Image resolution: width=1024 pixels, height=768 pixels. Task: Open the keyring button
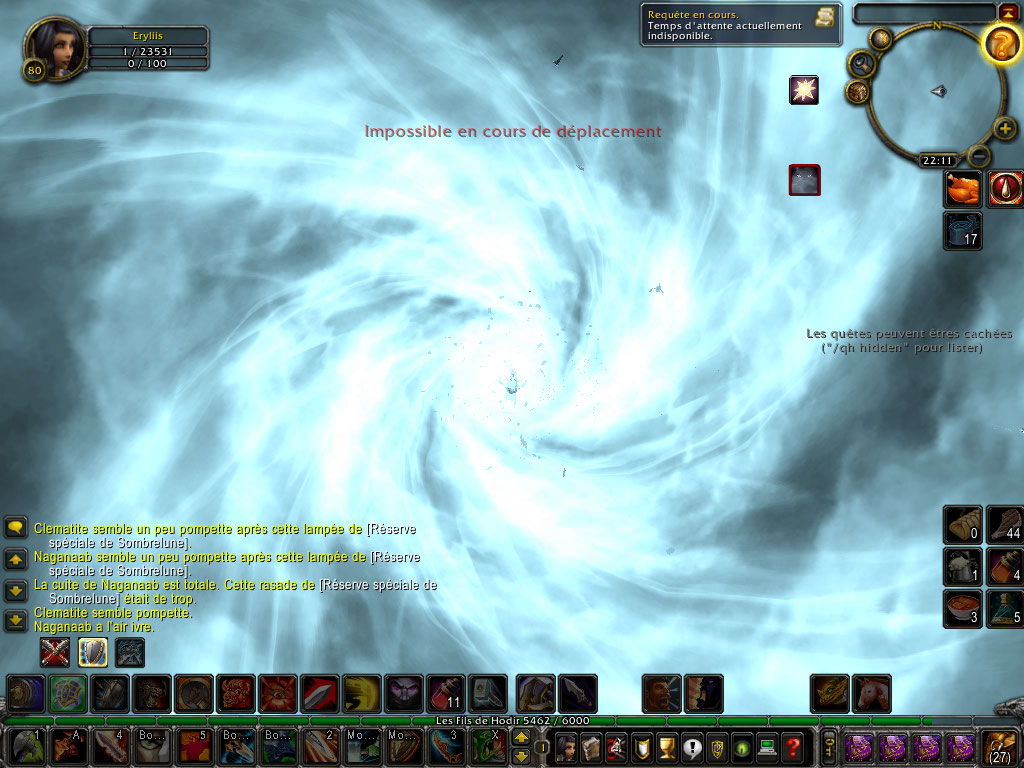point(830,747)
